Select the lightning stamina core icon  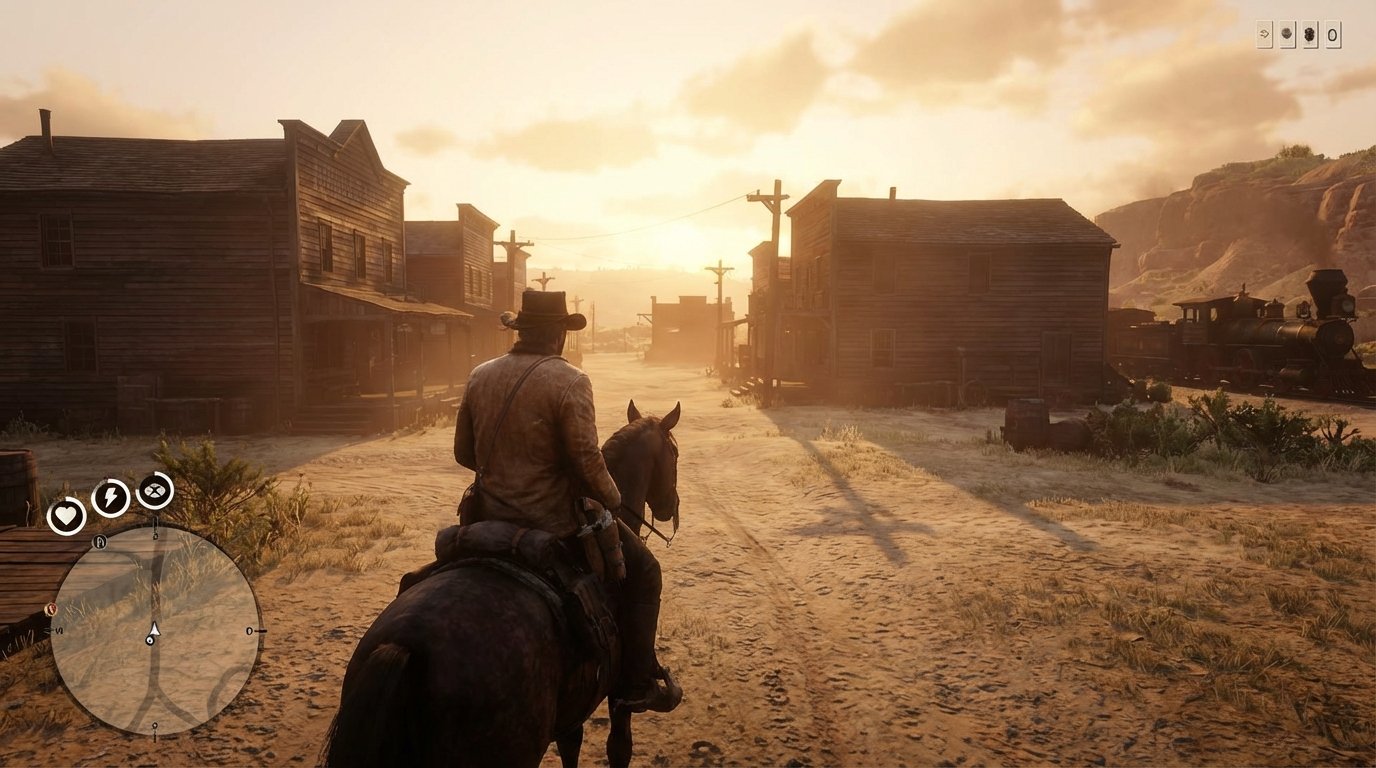click(109, 495)
